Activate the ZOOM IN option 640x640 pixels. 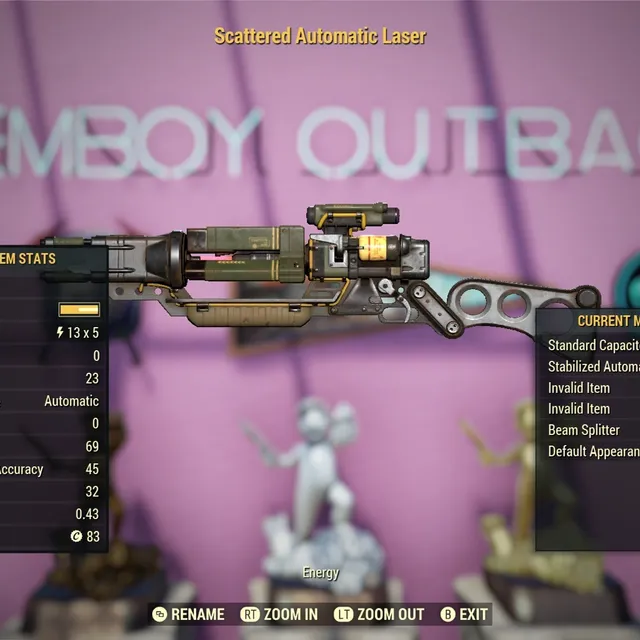pos(280,614)
